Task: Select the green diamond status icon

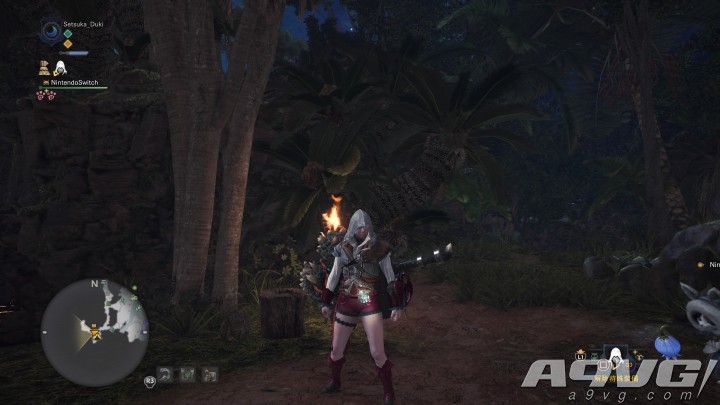Action: pos(68,33)
